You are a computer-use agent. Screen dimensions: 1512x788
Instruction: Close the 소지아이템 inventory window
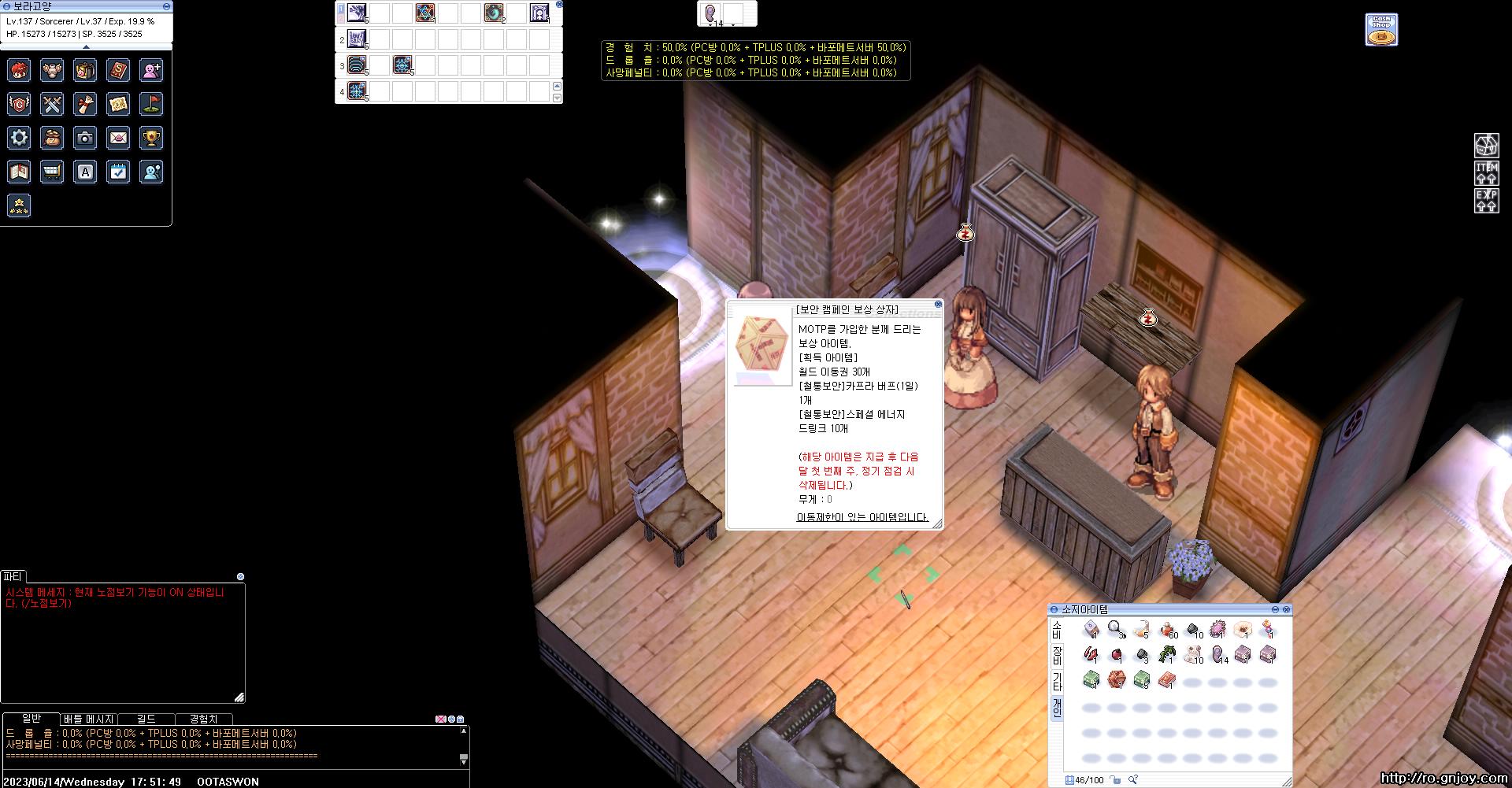click(x=1287, y=609)
